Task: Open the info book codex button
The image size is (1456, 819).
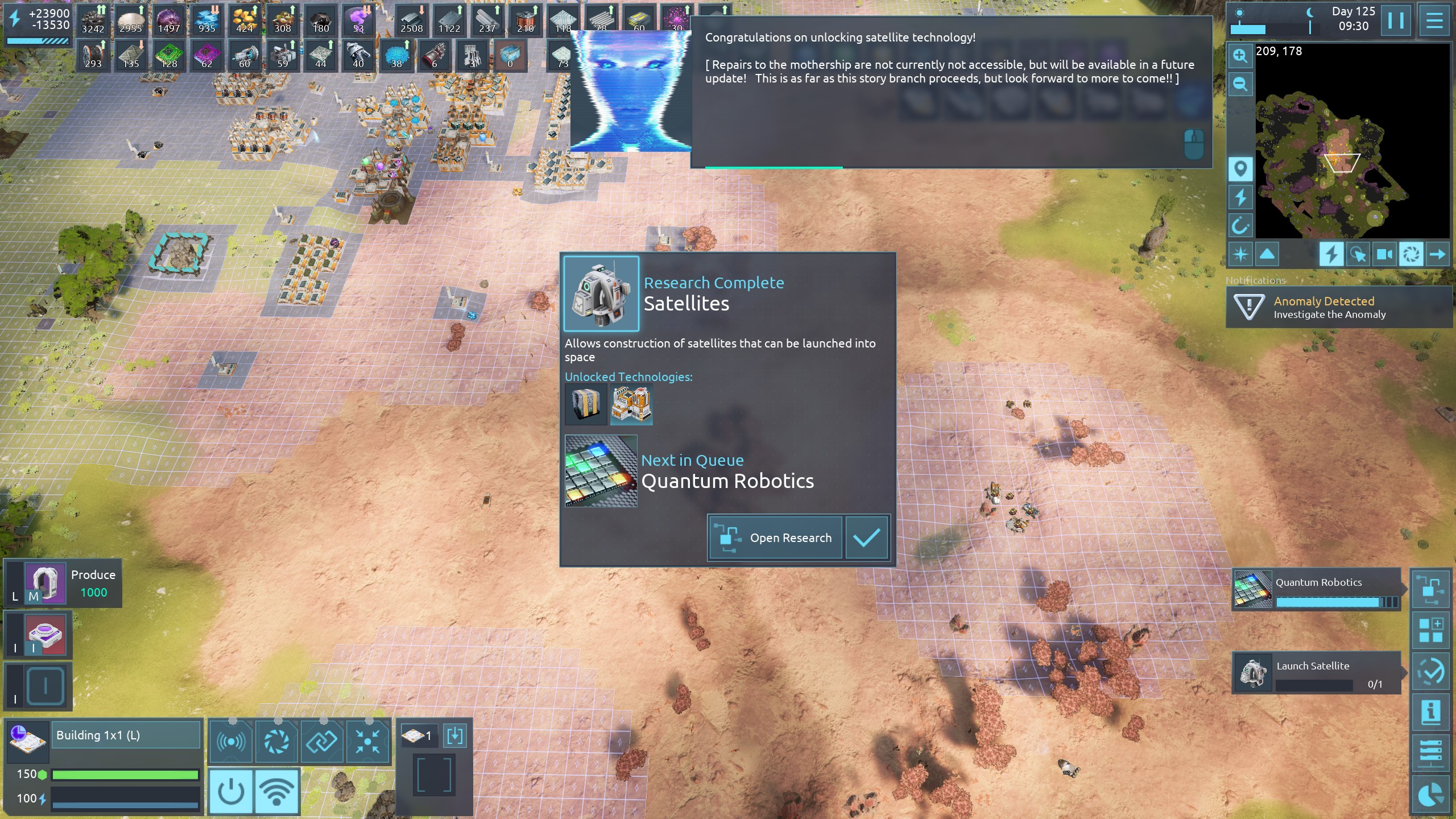Action: click(1430, 712)
